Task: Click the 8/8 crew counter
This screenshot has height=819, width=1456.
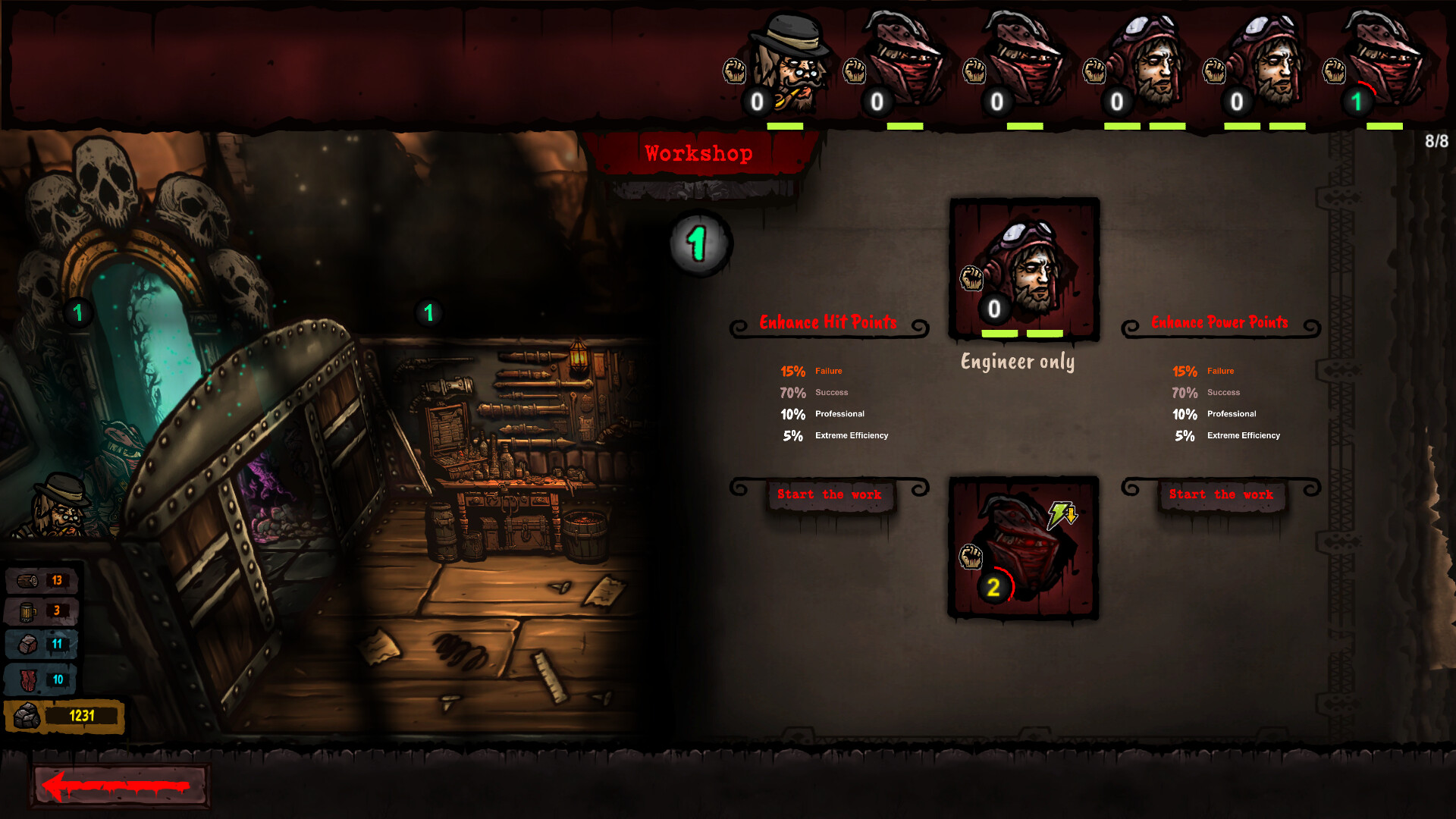Action: pos(1436,139)
